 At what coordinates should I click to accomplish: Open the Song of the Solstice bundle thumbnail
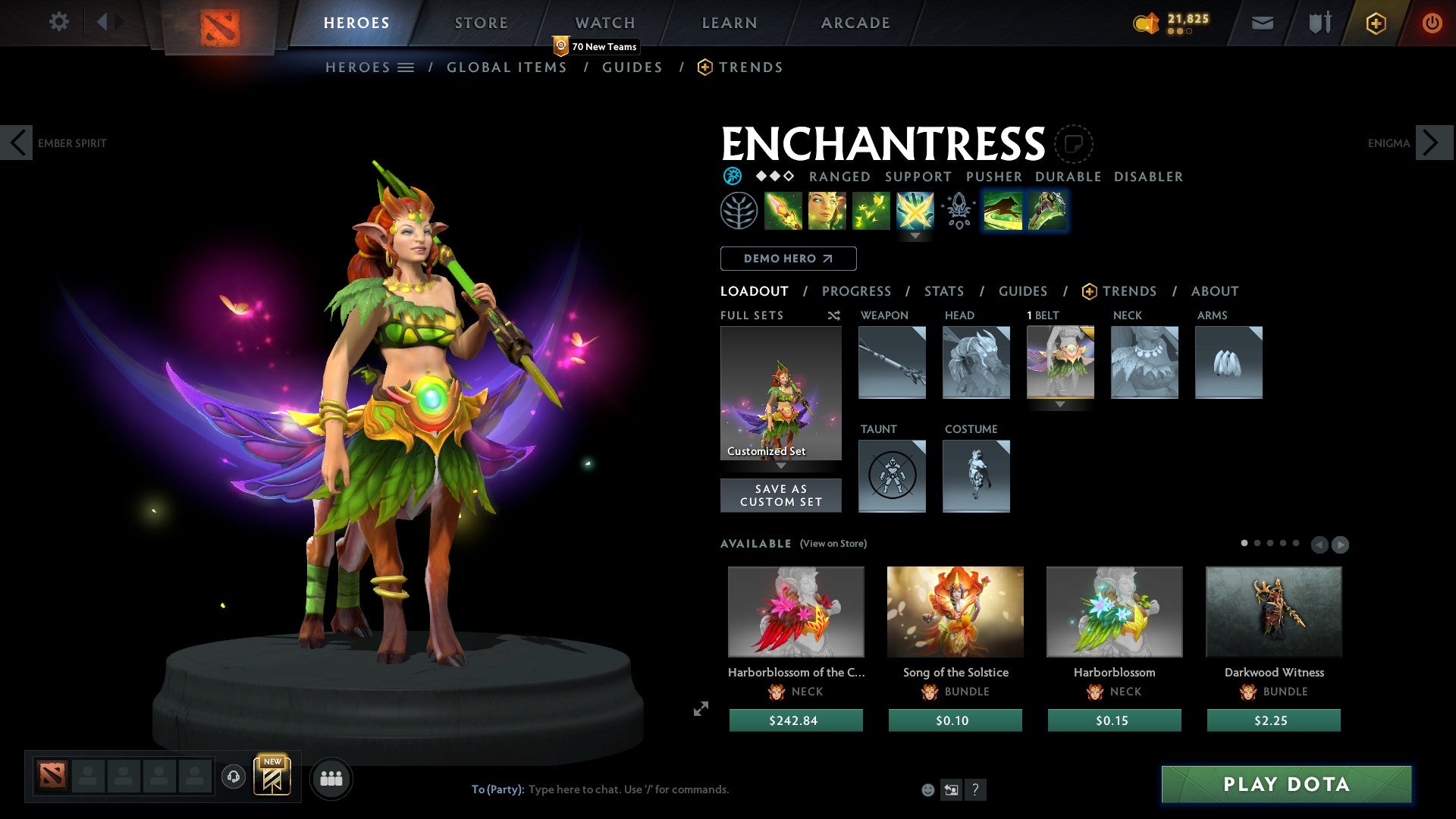click(x=955, y=611)
